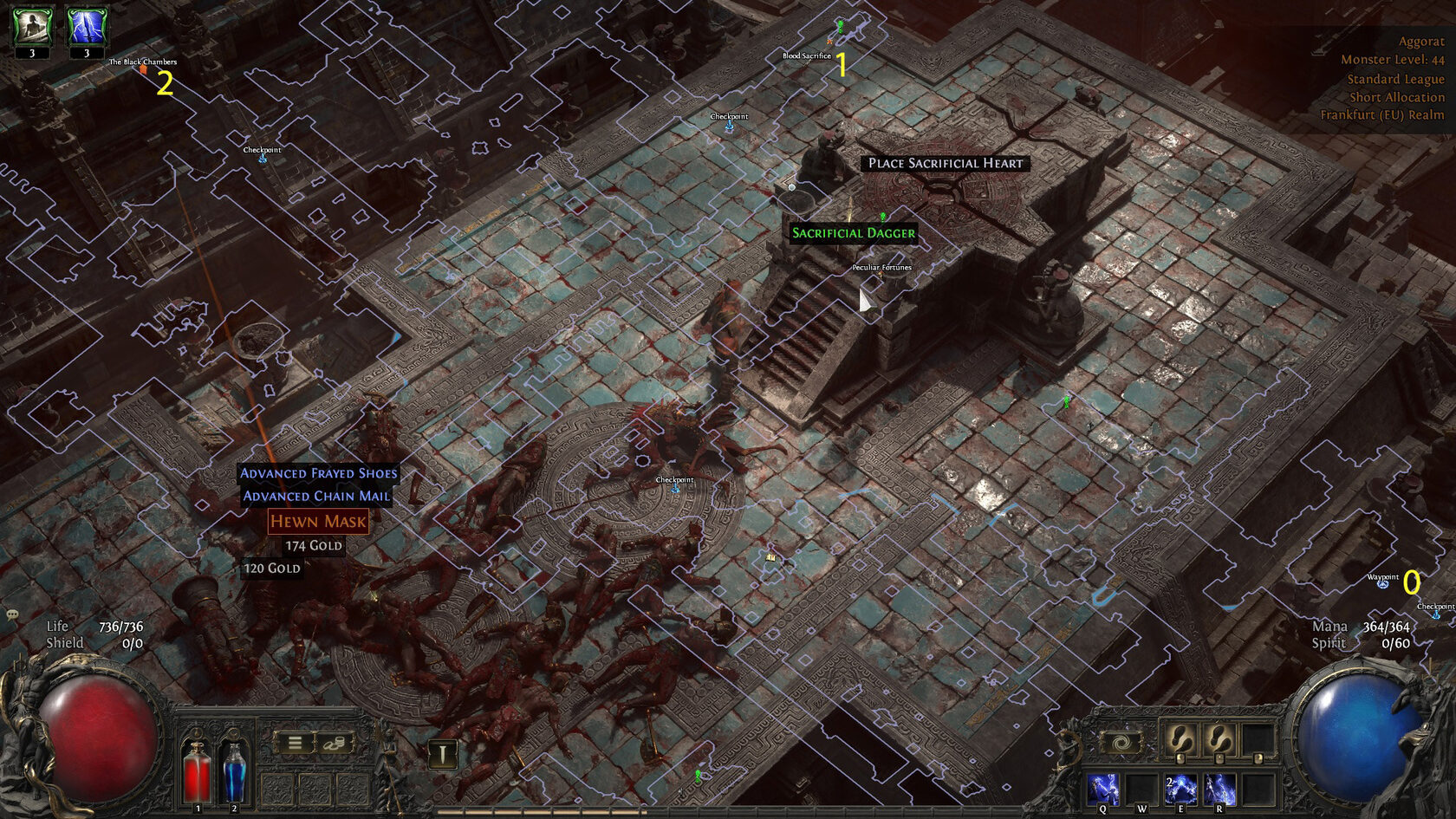
Task: Use the red life flask
Action: (197, 770)
